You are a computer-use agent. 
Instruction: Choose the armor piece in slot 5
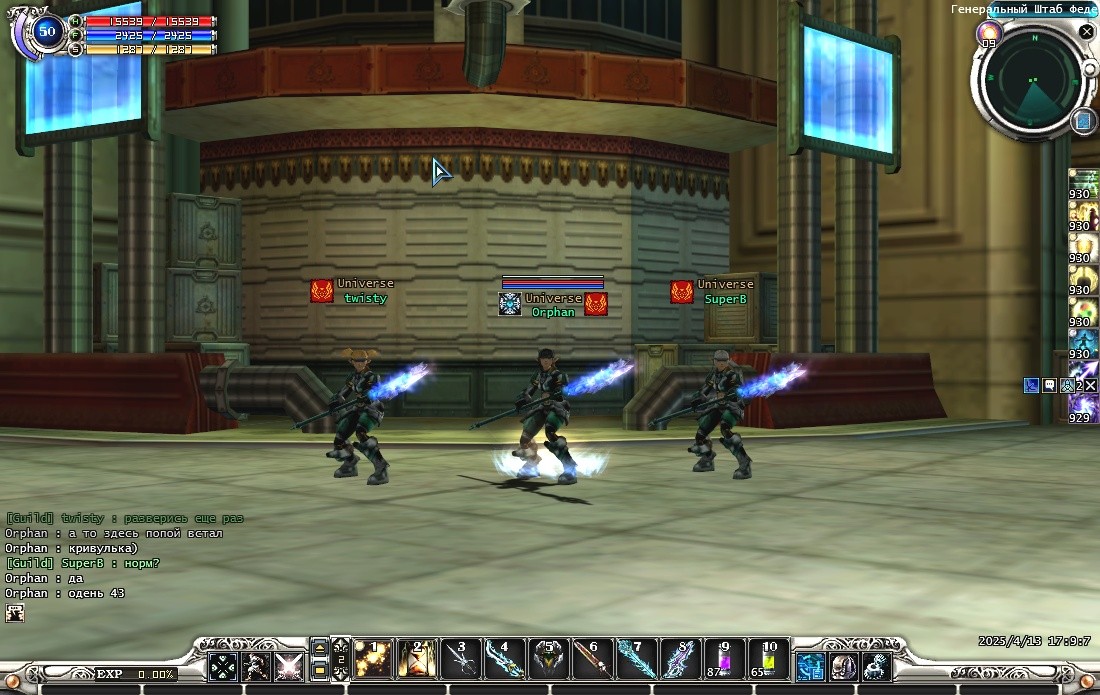[x=549, y=659]
